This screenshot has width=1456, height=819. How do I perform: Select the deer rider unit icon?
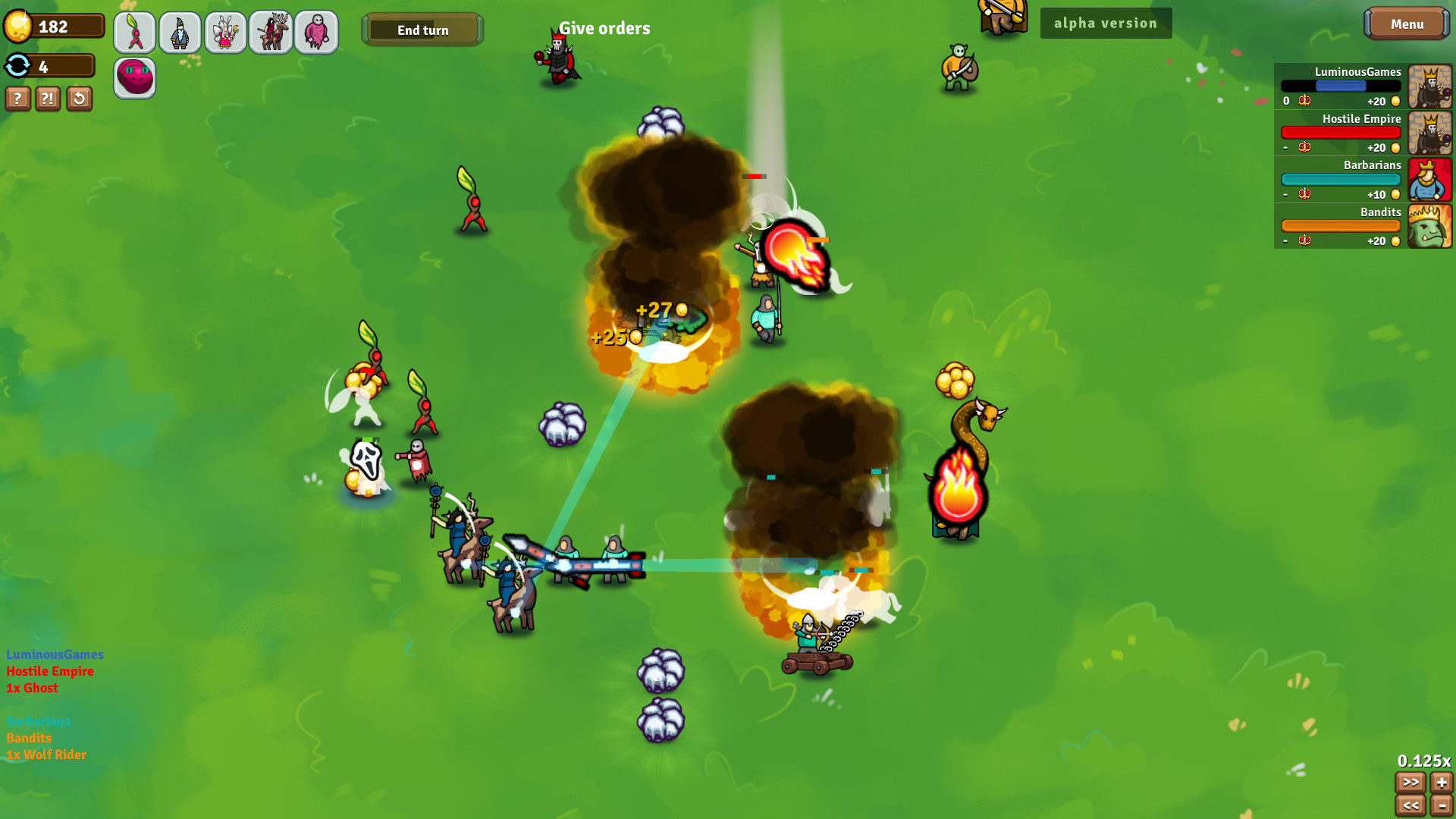click(271, 32)
